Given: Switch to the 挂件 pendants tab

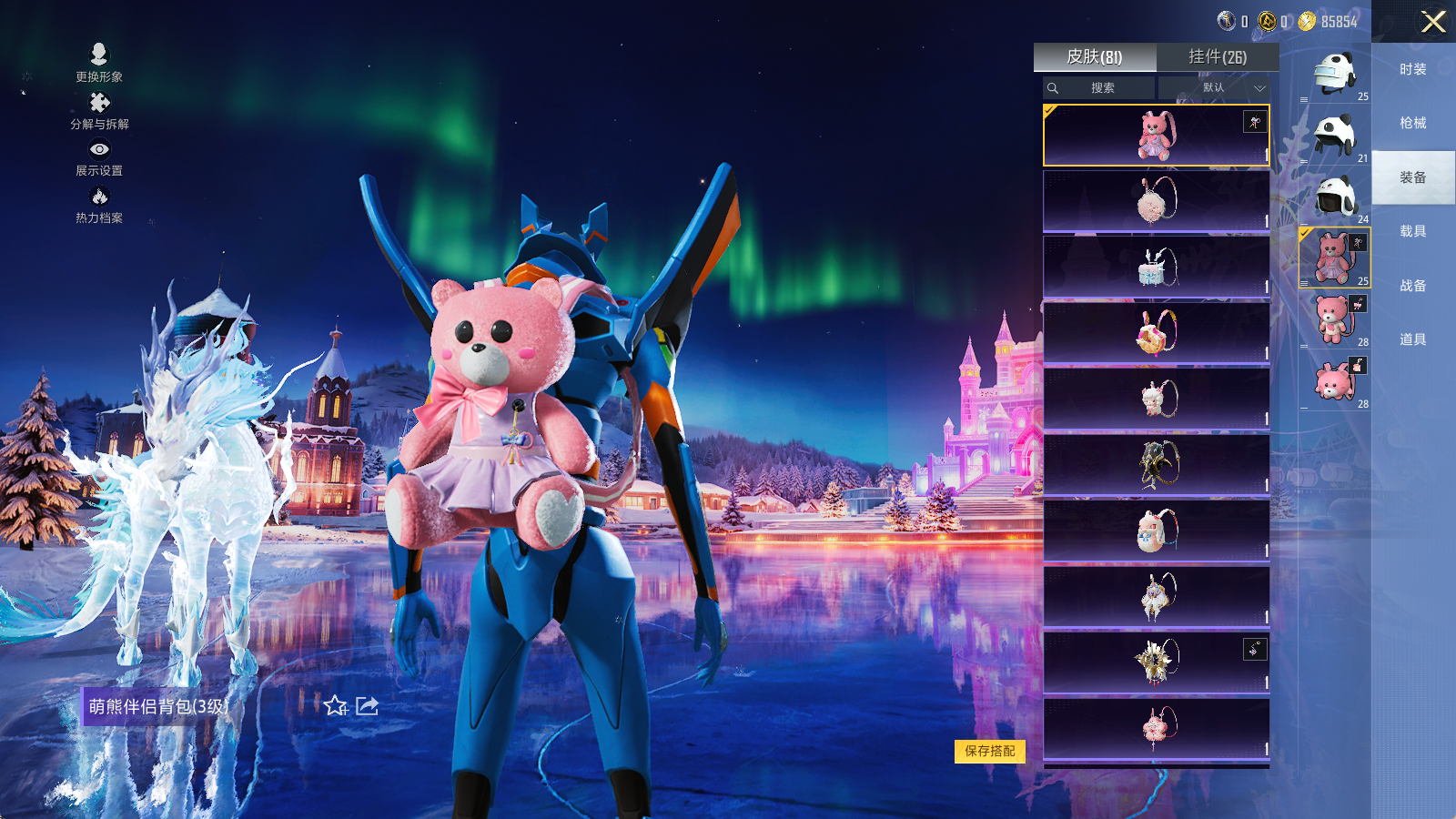Looking at the screenshot, I should click(x=1218, y=57).
